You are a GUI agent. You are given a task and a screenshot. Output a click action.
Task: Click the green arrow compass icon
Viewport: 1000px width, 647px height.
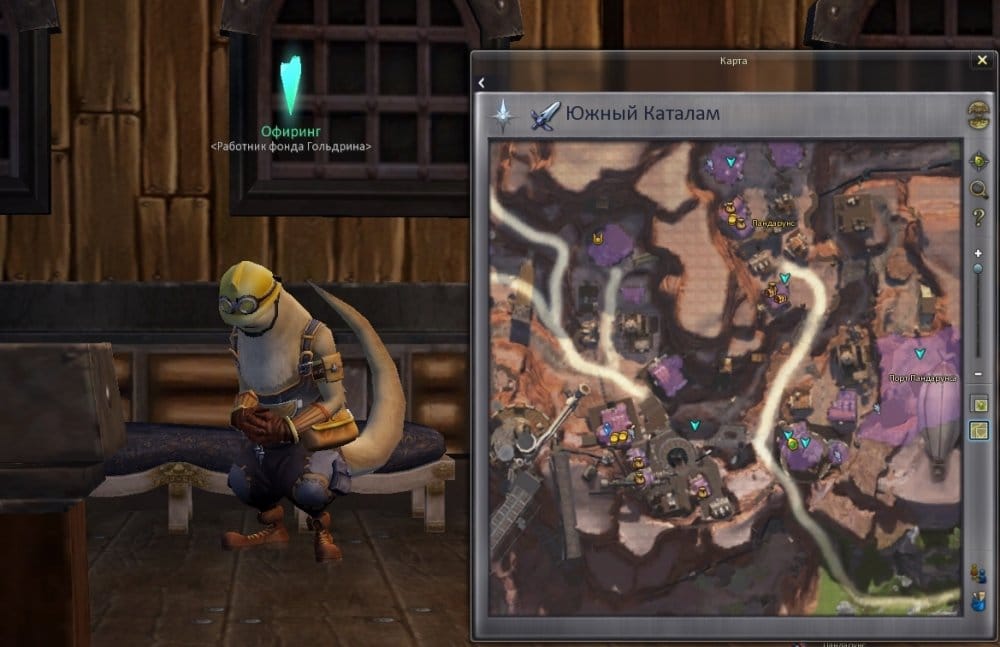pyautogui.click(x=979, y=160)
